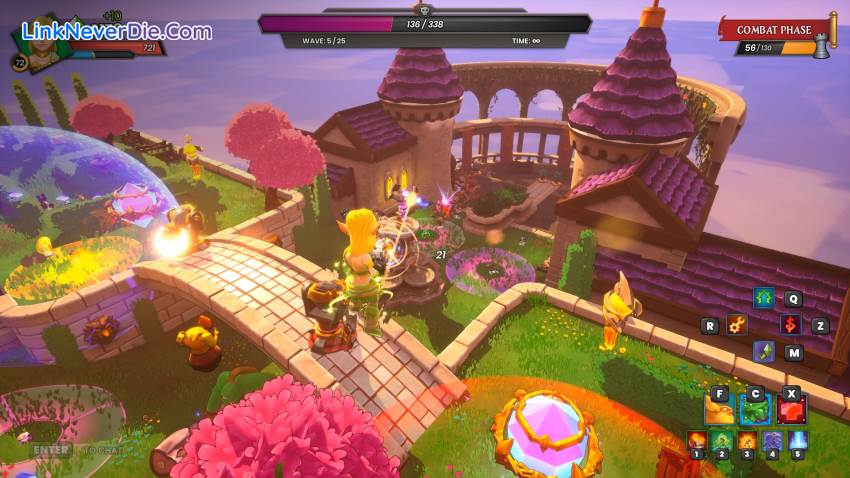Viewport: 850px width, 478px height.
Task: Select the green tower in slot 2
Action: pyautogui.click(x=722, y=441)
